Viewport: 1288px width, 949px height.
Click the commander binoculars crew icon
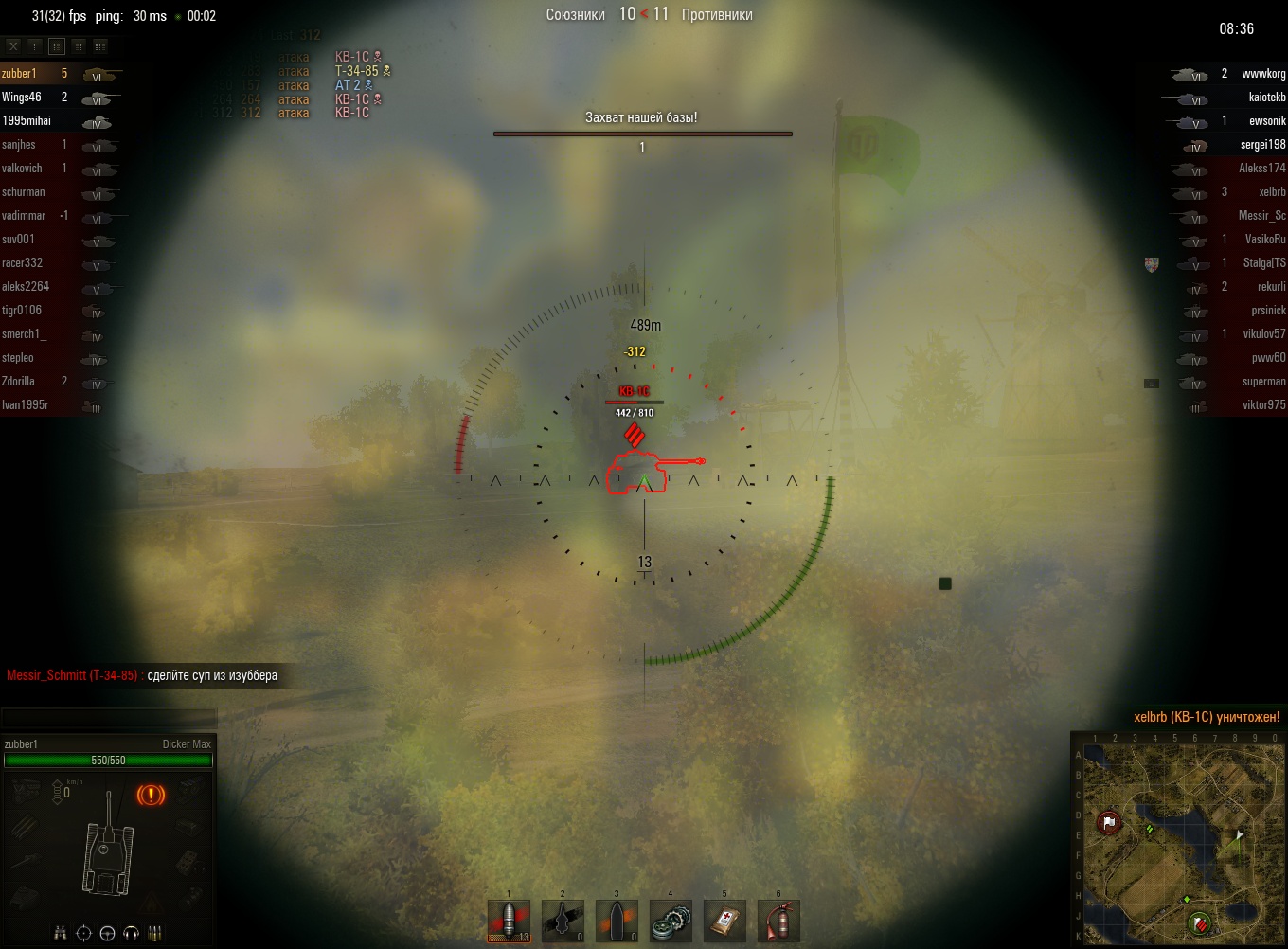[61, 934]
